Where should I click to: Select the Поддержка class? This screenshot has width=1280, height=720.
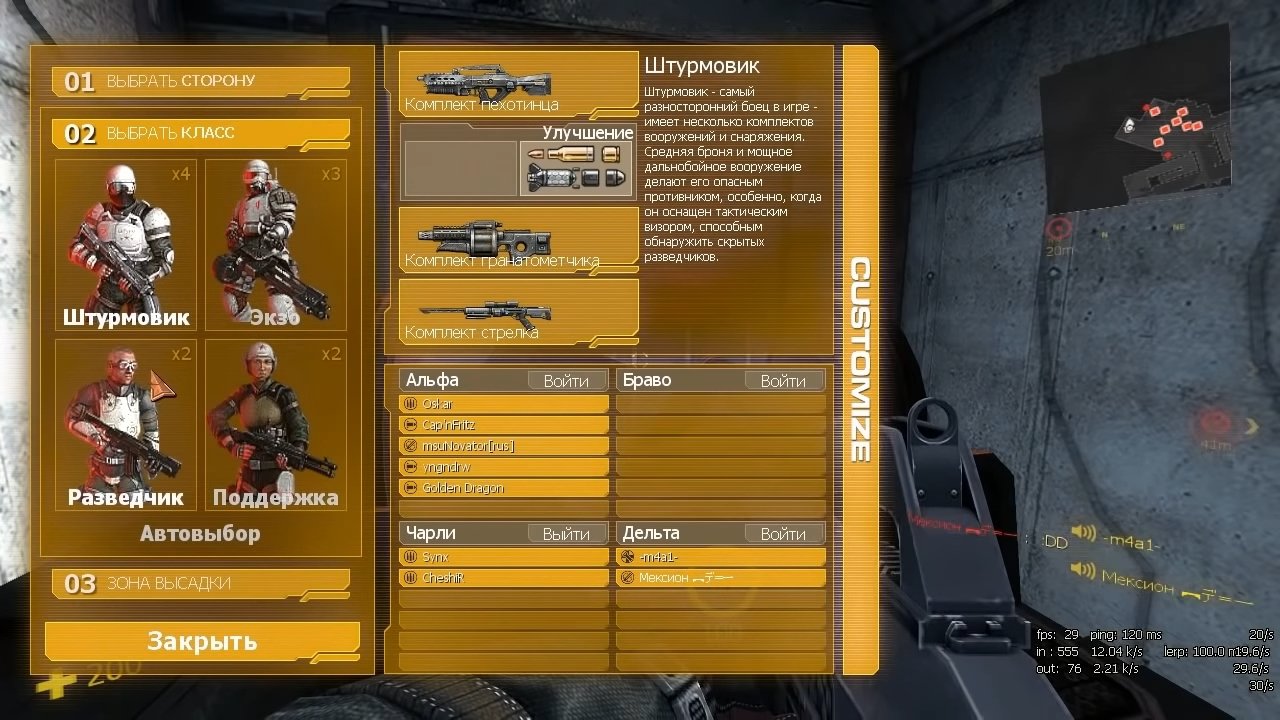(276, 425)
